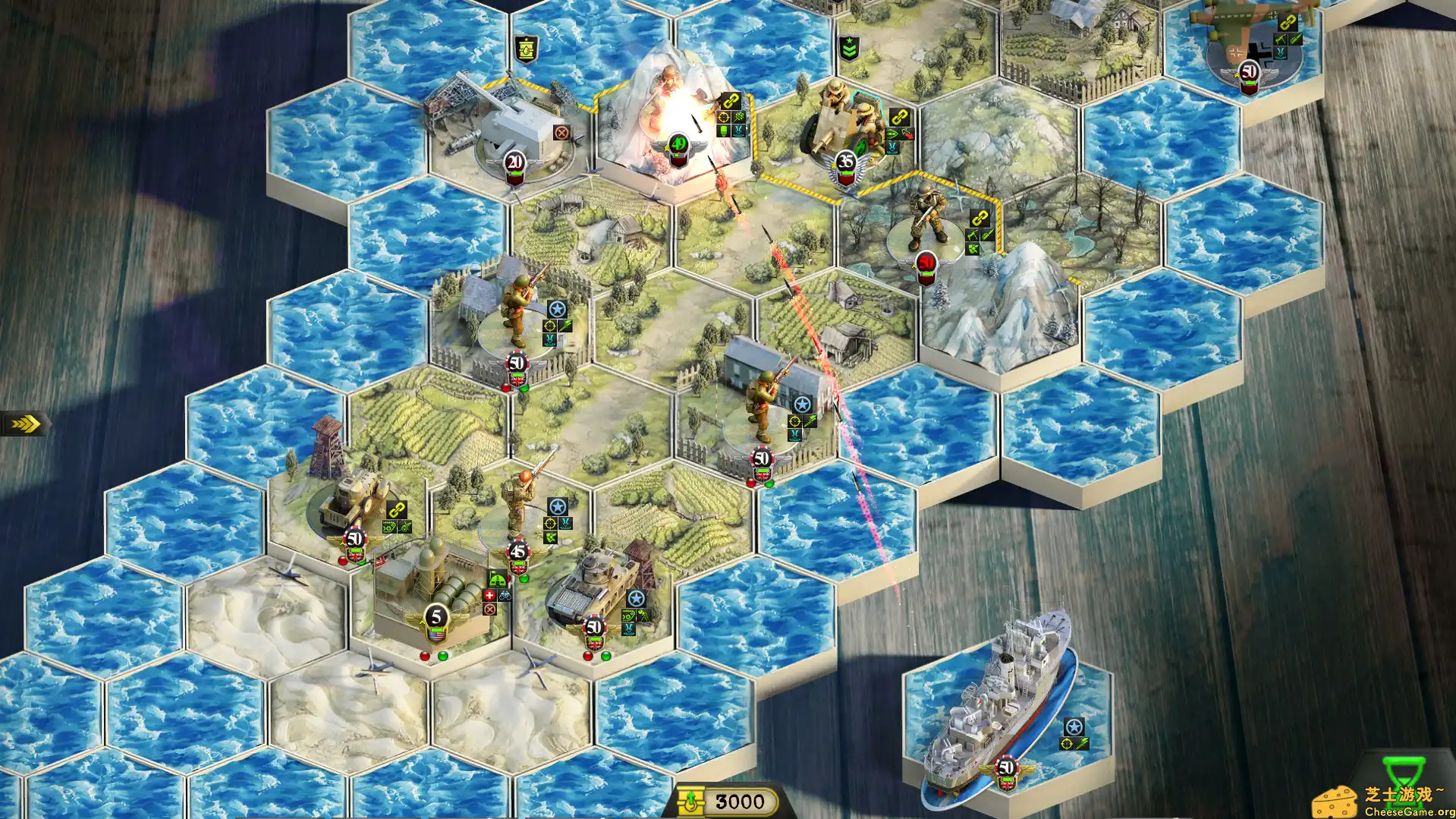1456x819 pixels.
Task: Click the retreat arrow icon next to the AT gun
Action: coord(909,134)
